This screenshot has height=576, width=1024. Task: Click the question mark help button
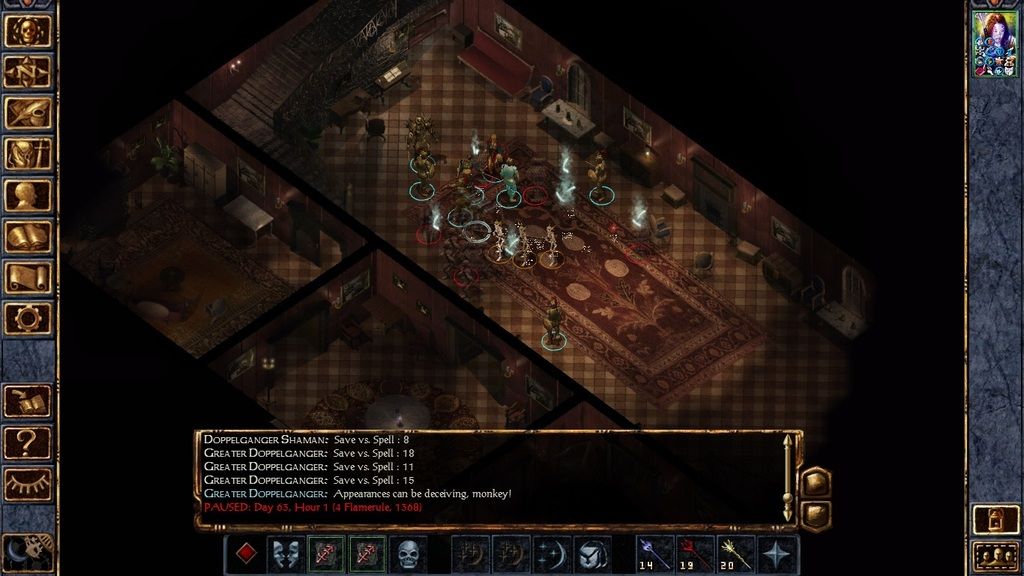pyautogui.click(x=27, y=442)
